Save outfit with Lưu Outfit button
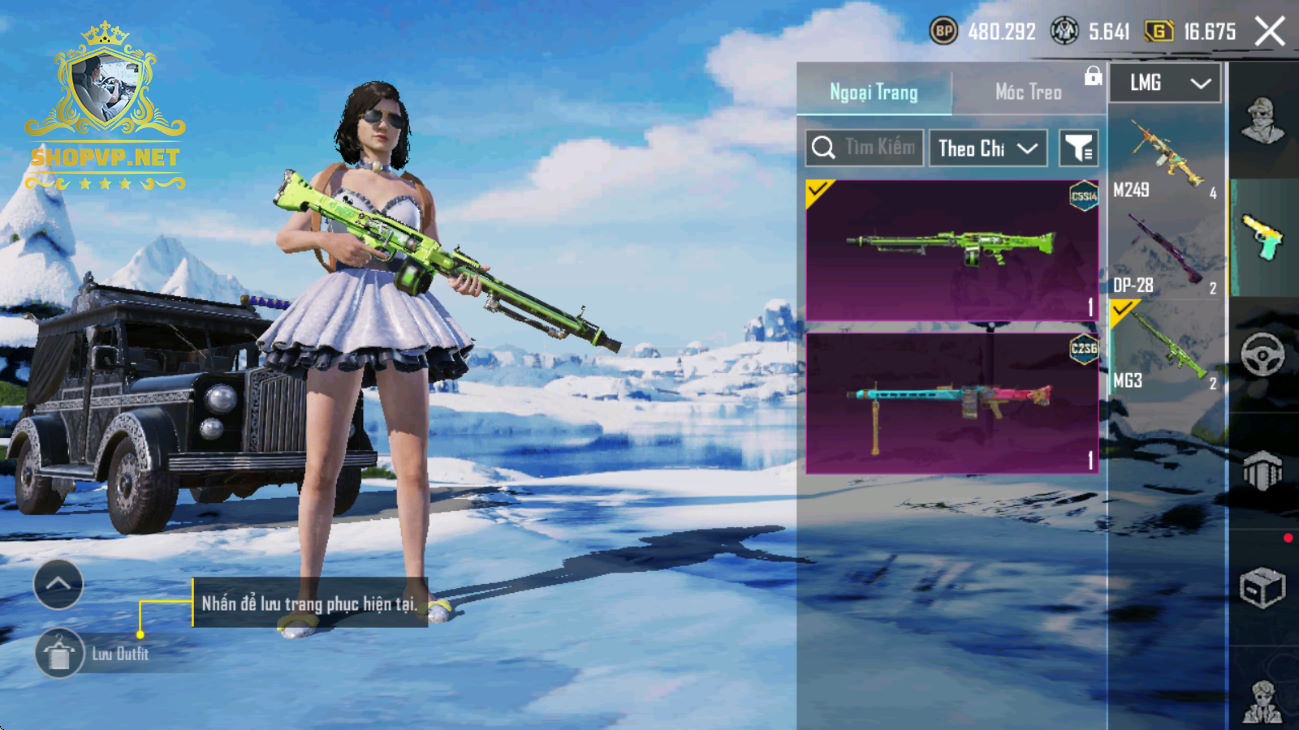 [x=60, y=654]
